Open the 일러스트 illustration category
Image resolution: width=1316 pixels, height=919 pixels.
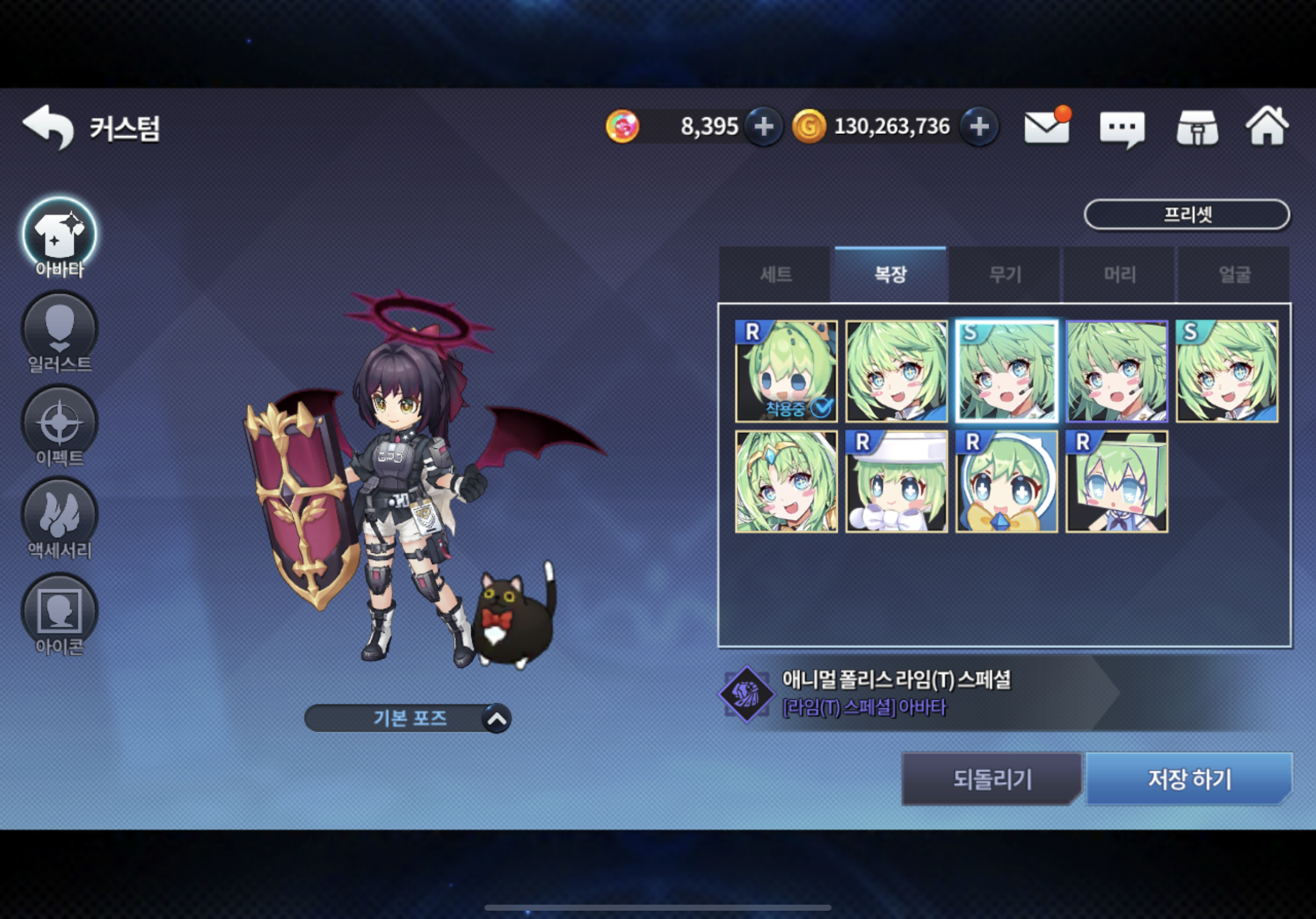click(60, 331)
